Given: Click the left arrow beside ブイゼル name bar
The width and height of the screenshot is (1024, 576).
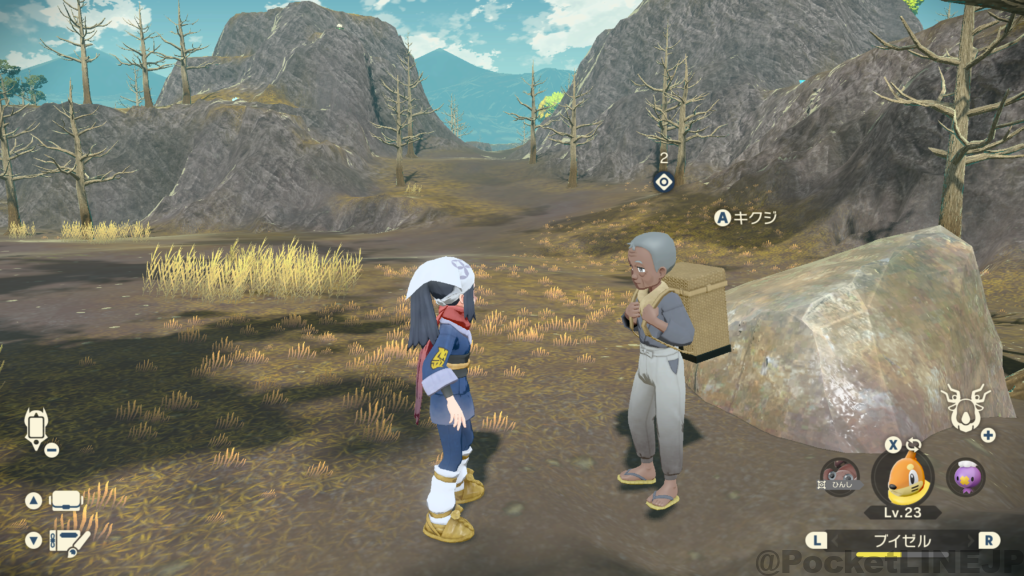Looking at the screenshot, I should tap(818, 540).
